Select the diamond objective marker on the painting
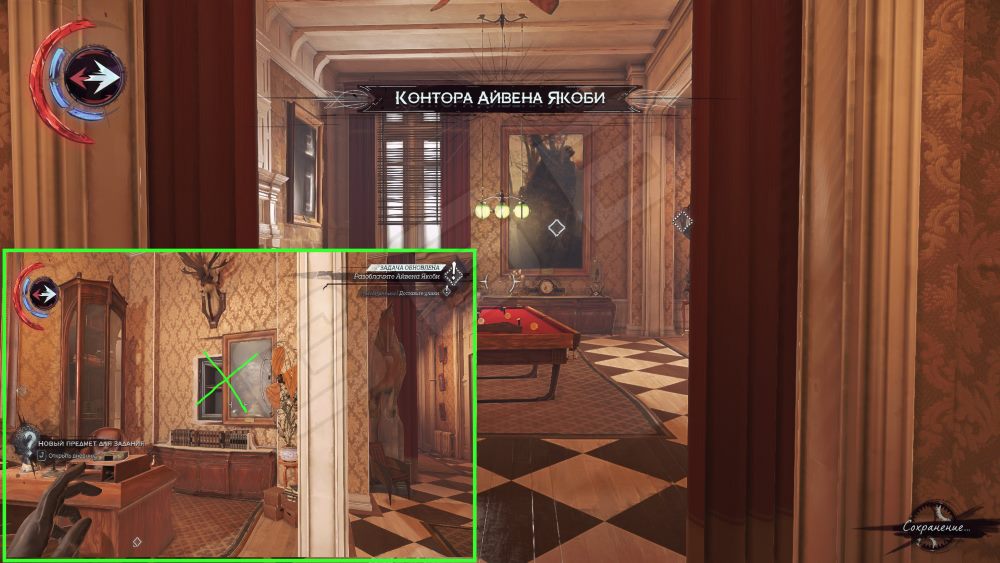Screen dimensions: 1000x563 [x=557, y=228]
